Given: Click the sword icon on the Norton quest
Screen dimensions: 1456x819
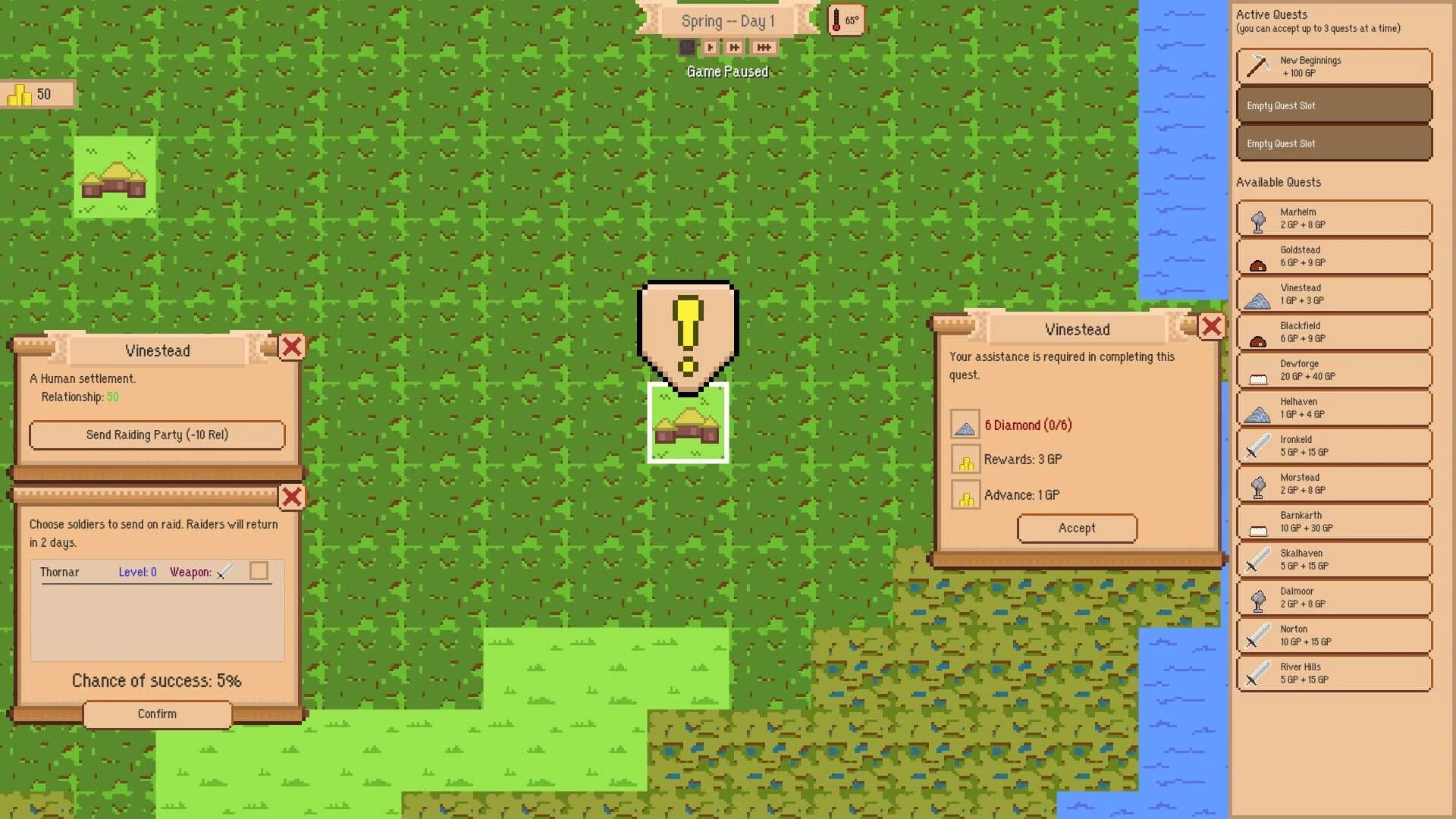Looking at the screenshot, I should (1257, 635).
